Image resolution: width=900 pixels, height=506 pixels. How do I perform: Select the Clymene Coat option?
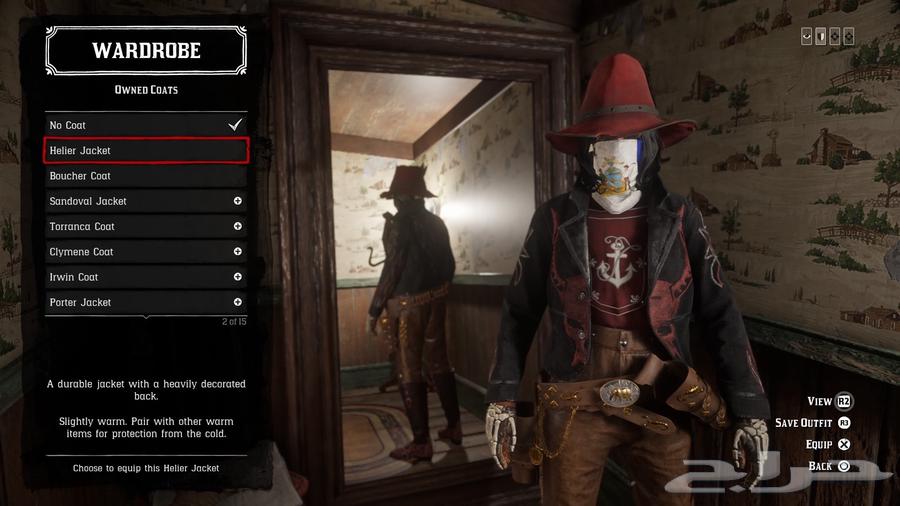[x=146, y=252]
